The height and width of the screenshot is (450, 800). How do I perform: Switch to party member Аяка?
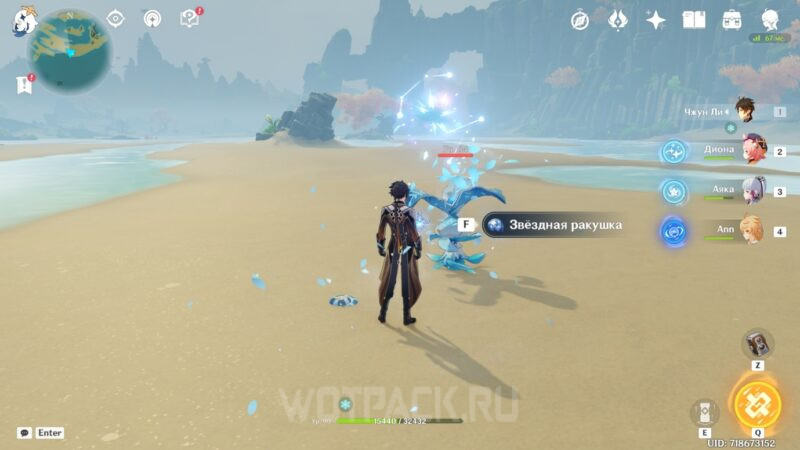pos(752,190)
